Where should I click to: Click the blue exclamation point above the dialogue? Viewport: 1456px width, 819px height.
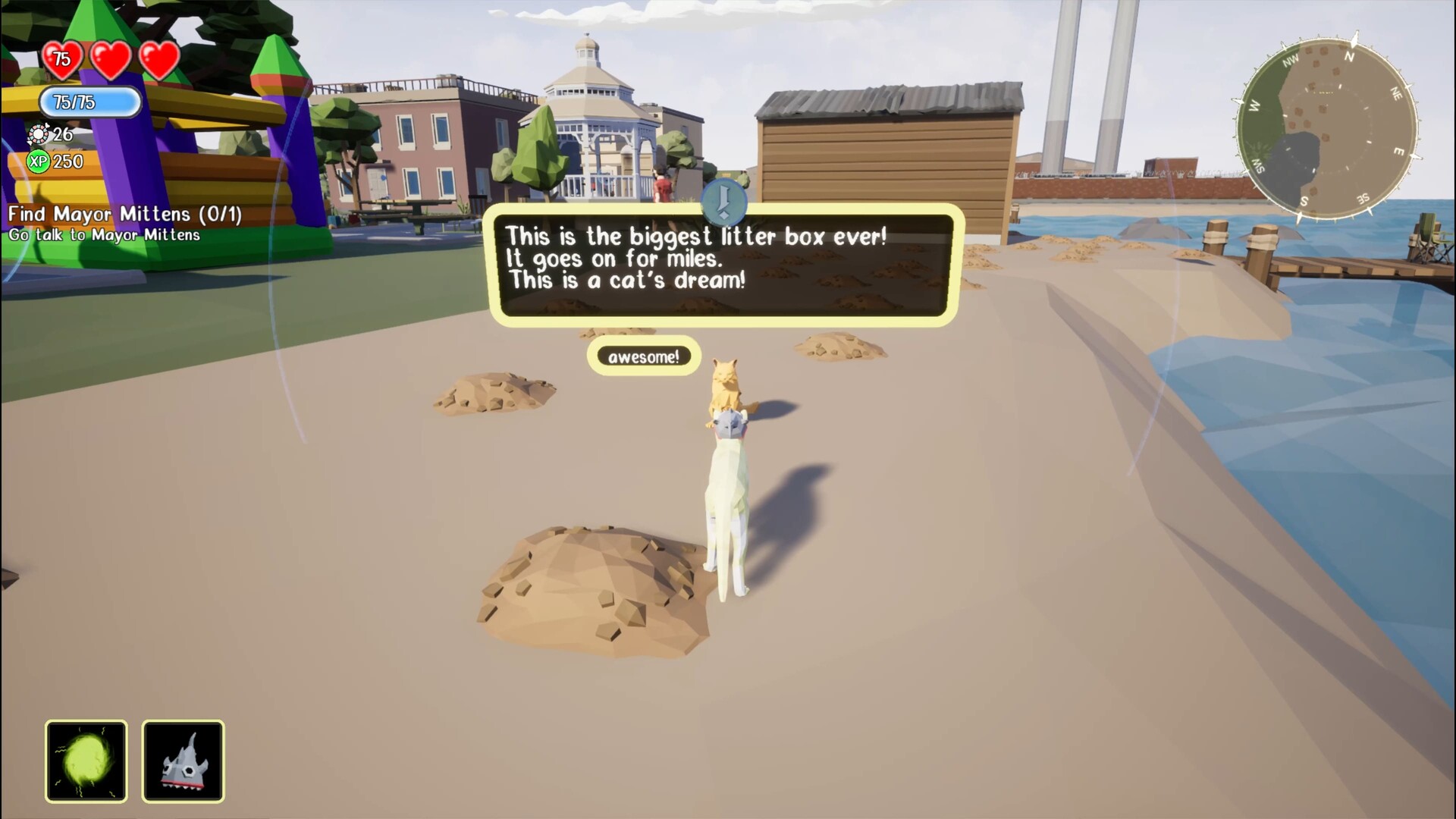click(723, 201)
